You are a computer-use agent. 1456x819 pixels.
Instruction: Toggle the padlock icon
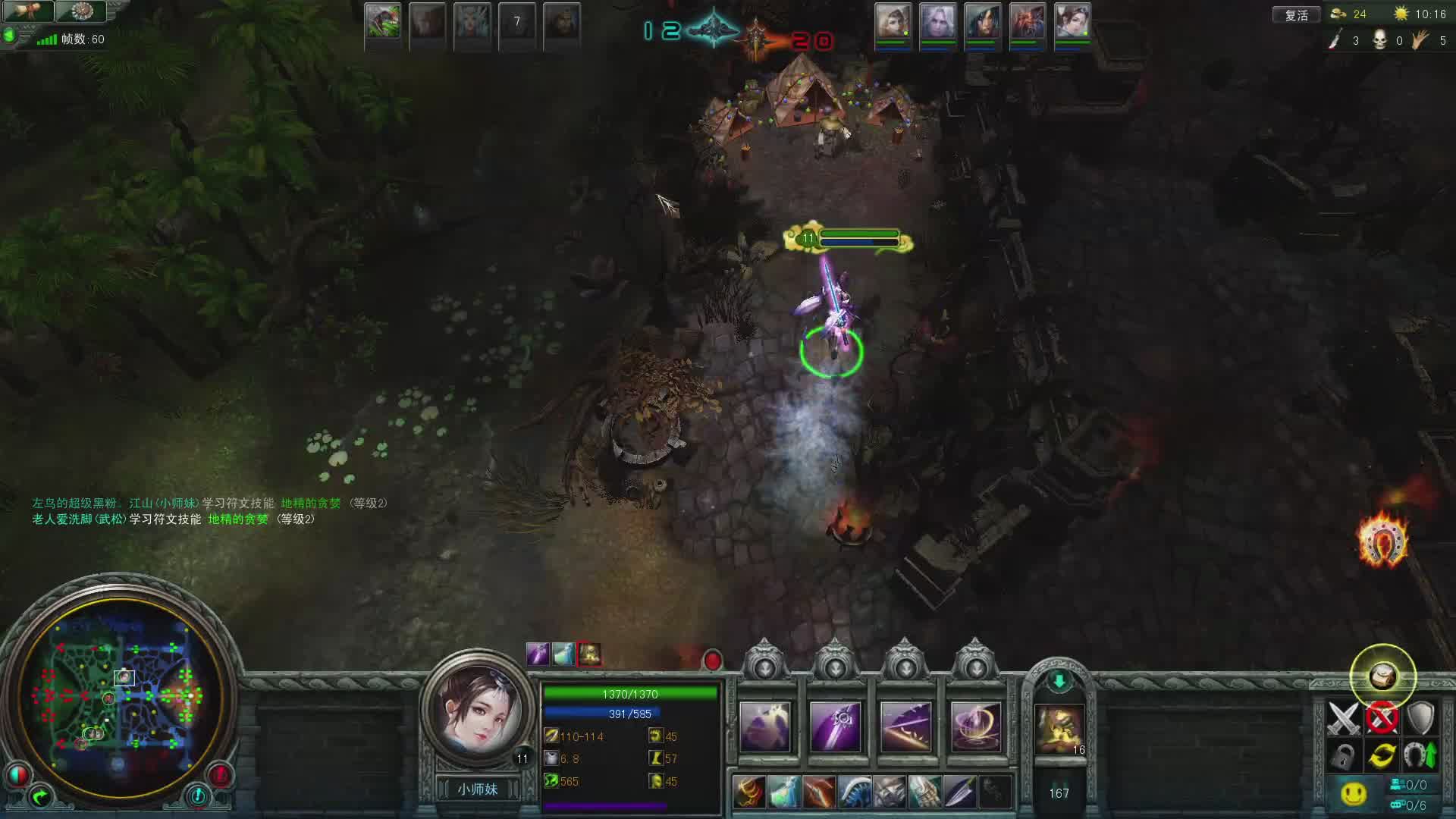tap(1343, 755)
